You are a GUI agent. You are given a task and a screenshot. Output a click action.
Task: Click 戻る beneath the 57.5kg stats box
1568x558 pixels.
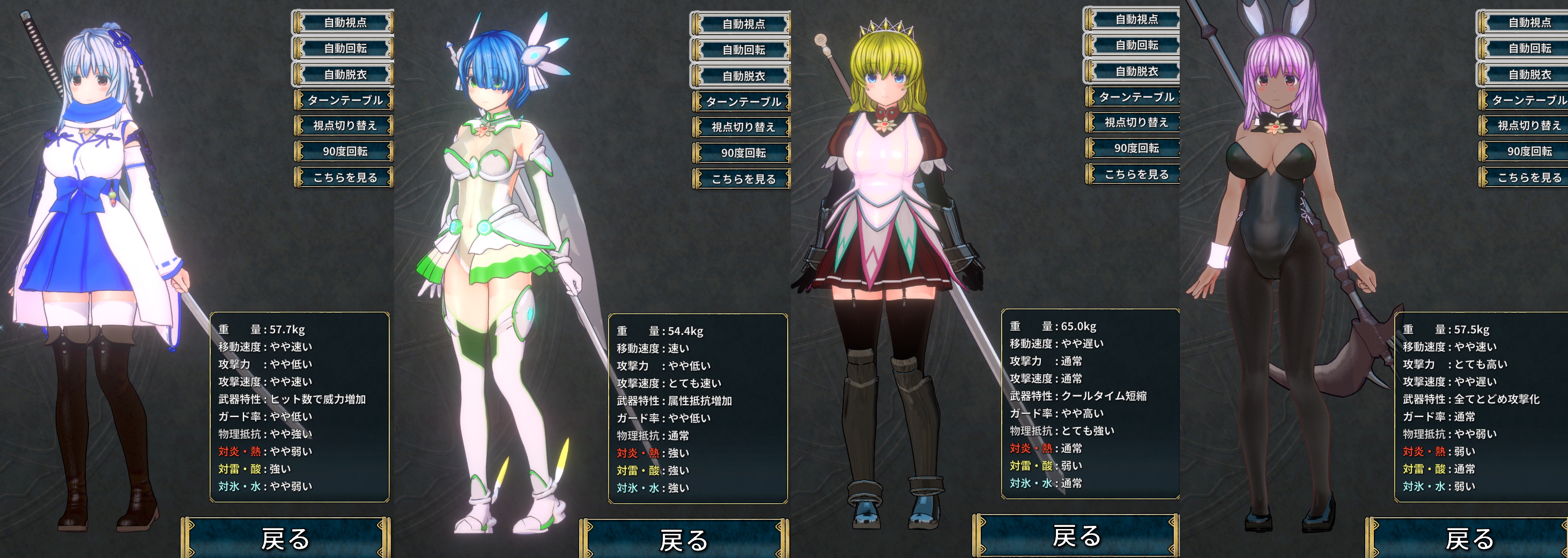coord(1468,539)
